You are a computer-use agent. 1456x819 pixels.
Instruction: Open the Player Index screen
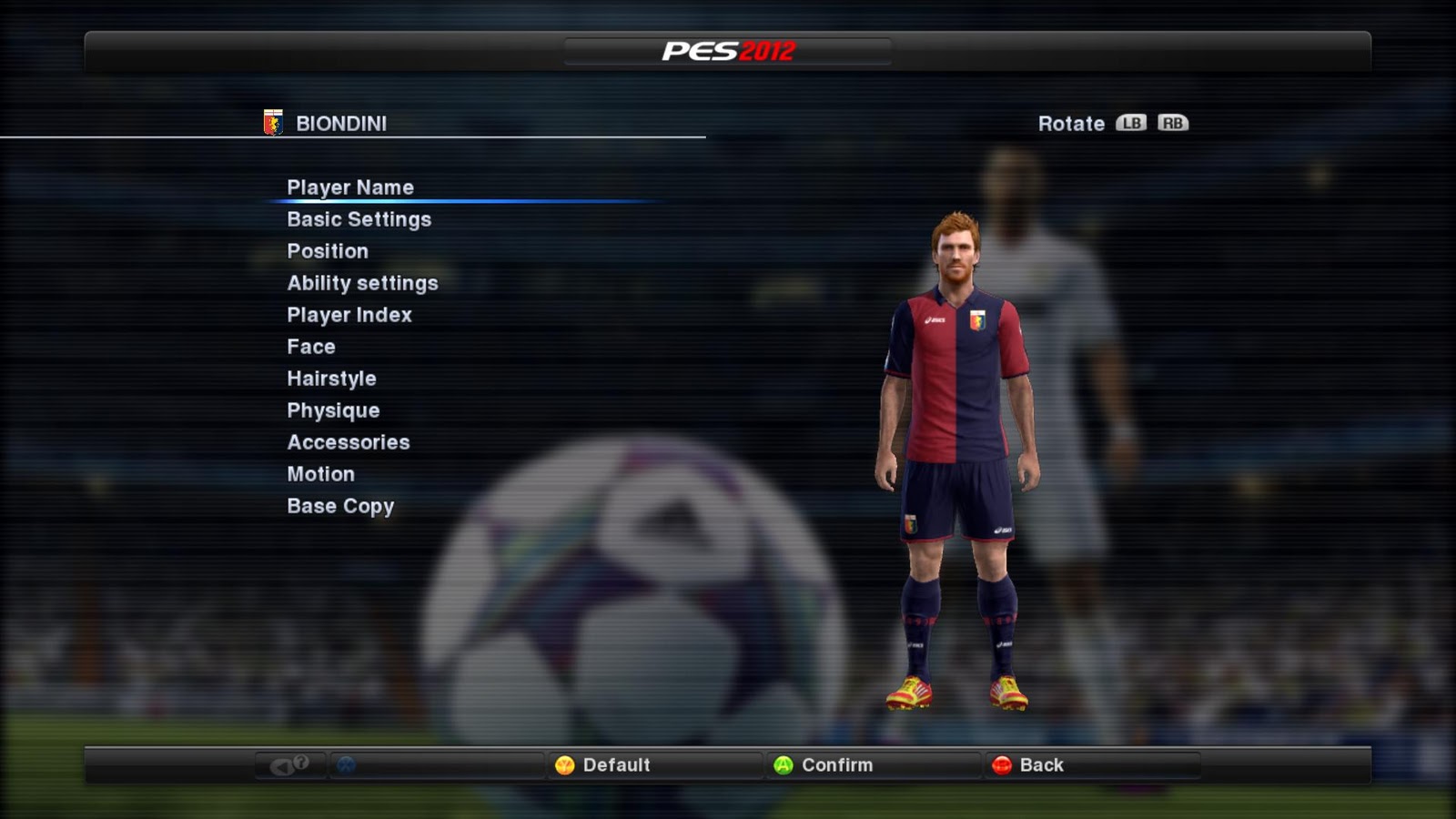[349, 314]
